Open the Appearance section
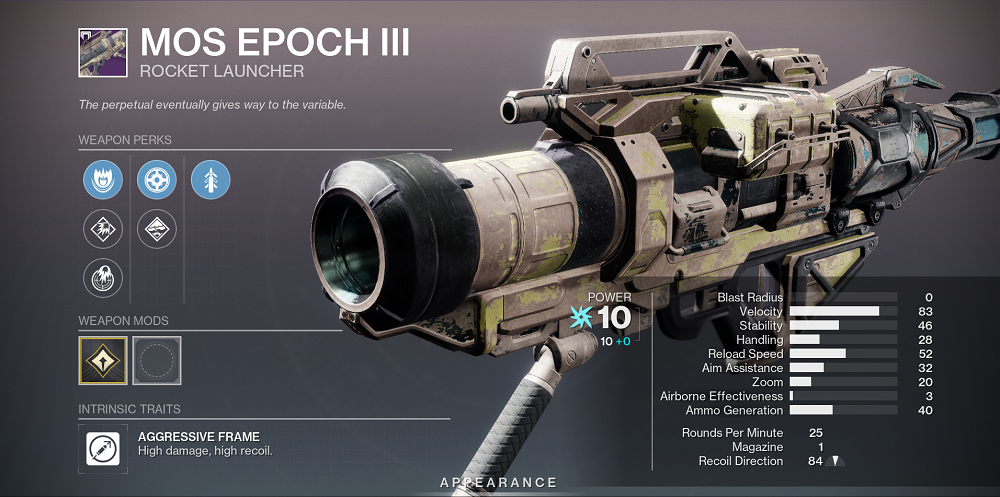The image size is (1000, 497). tap(498, 483)
